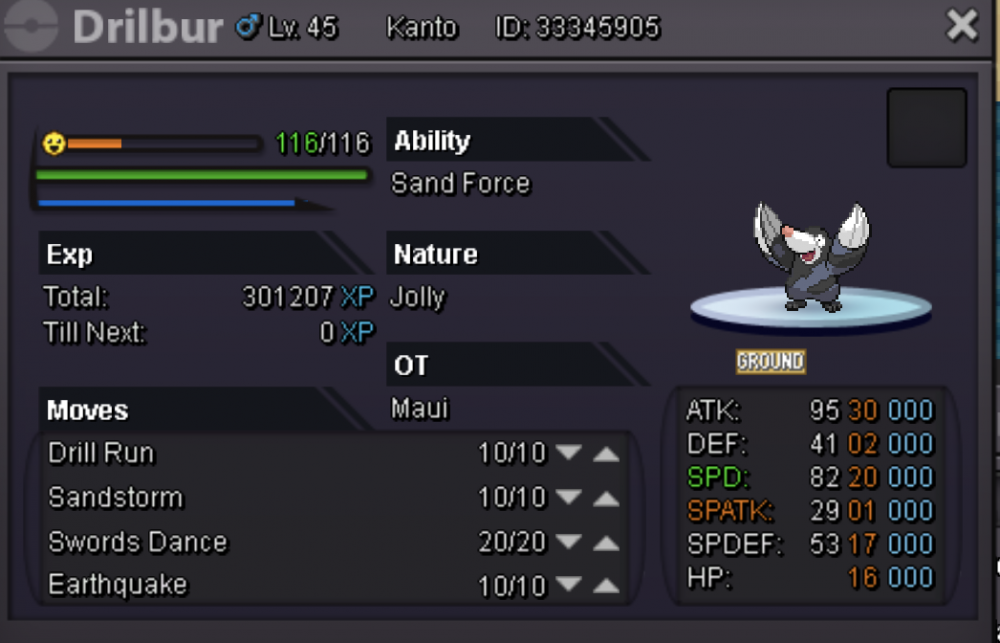The height and width of the screenshot is (643, 1000).
Task: Click the happiness face icon
Action: coord(54,145)
